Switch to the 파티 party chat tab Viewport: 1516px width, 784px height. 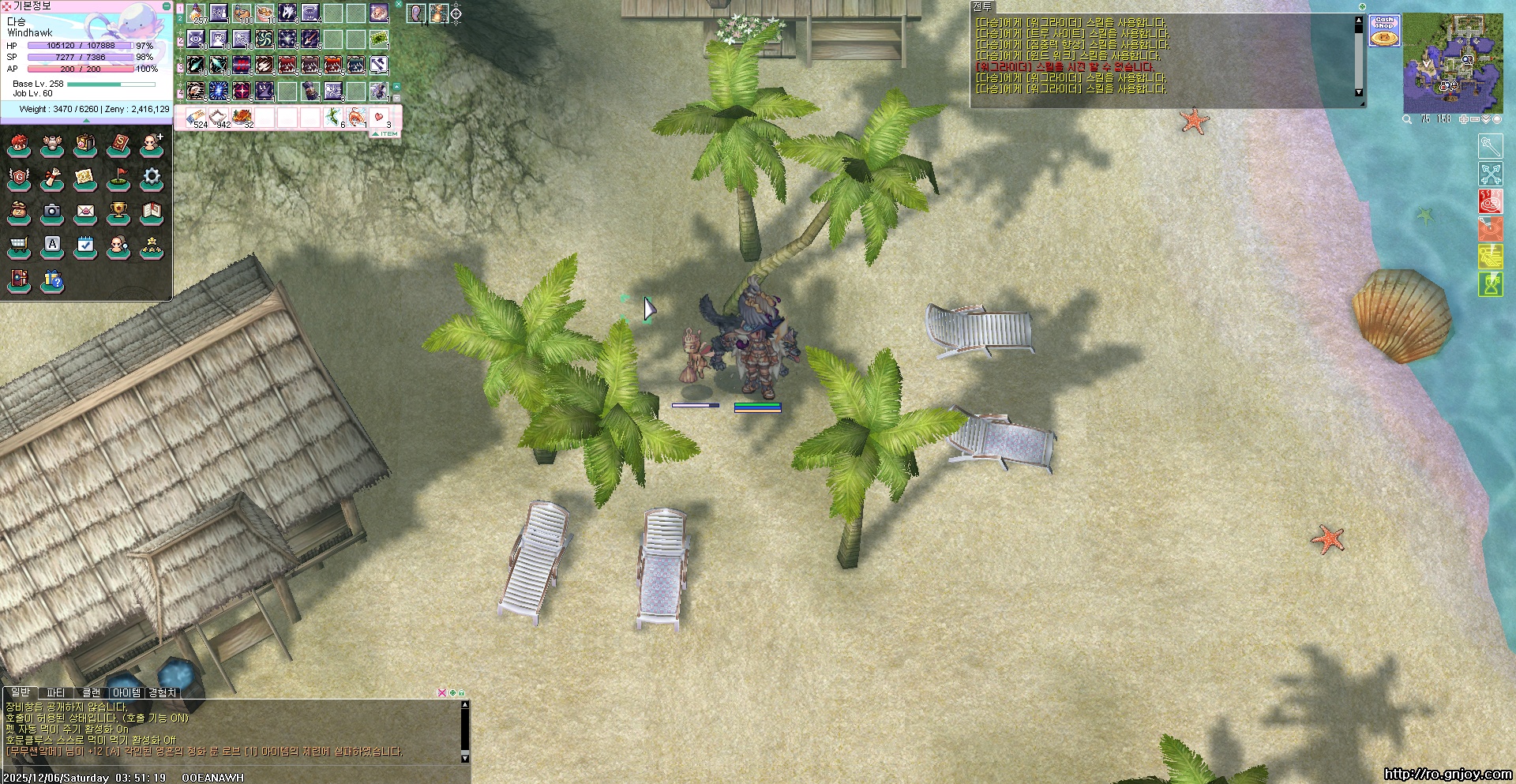[x=56, y=692]
